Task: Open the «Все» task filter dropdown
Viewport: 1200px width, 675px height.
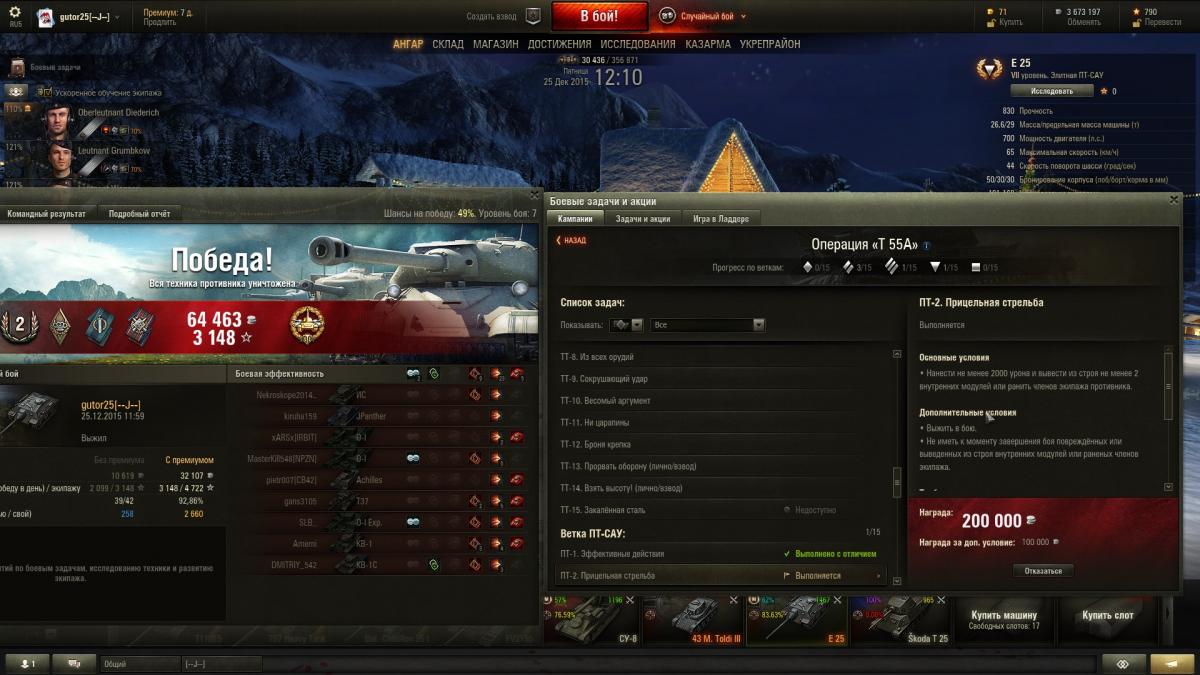Action: (x=707, y=325)
